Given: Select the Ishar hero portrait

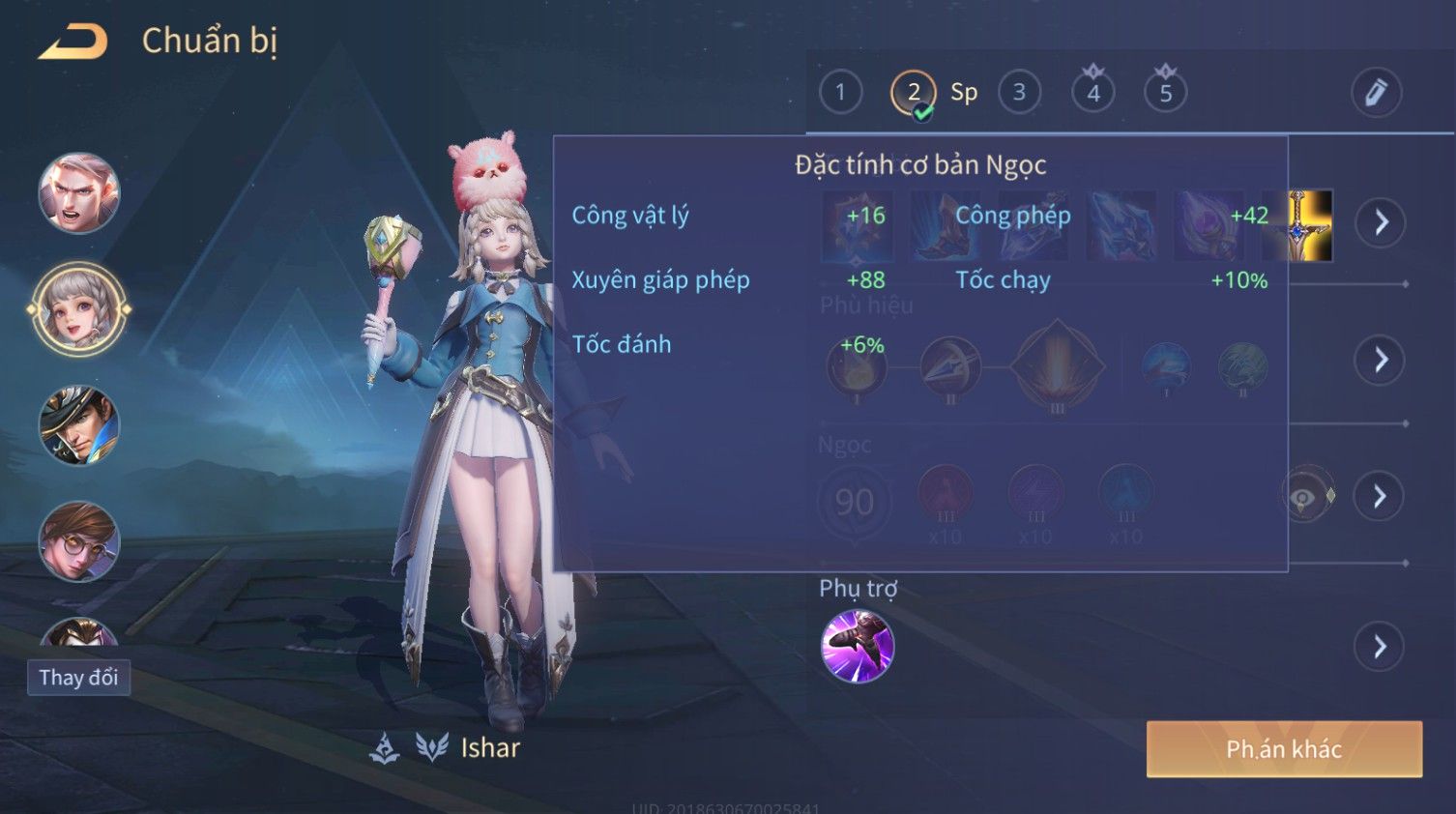Looking at the screenshot, I should pos(79,310).
